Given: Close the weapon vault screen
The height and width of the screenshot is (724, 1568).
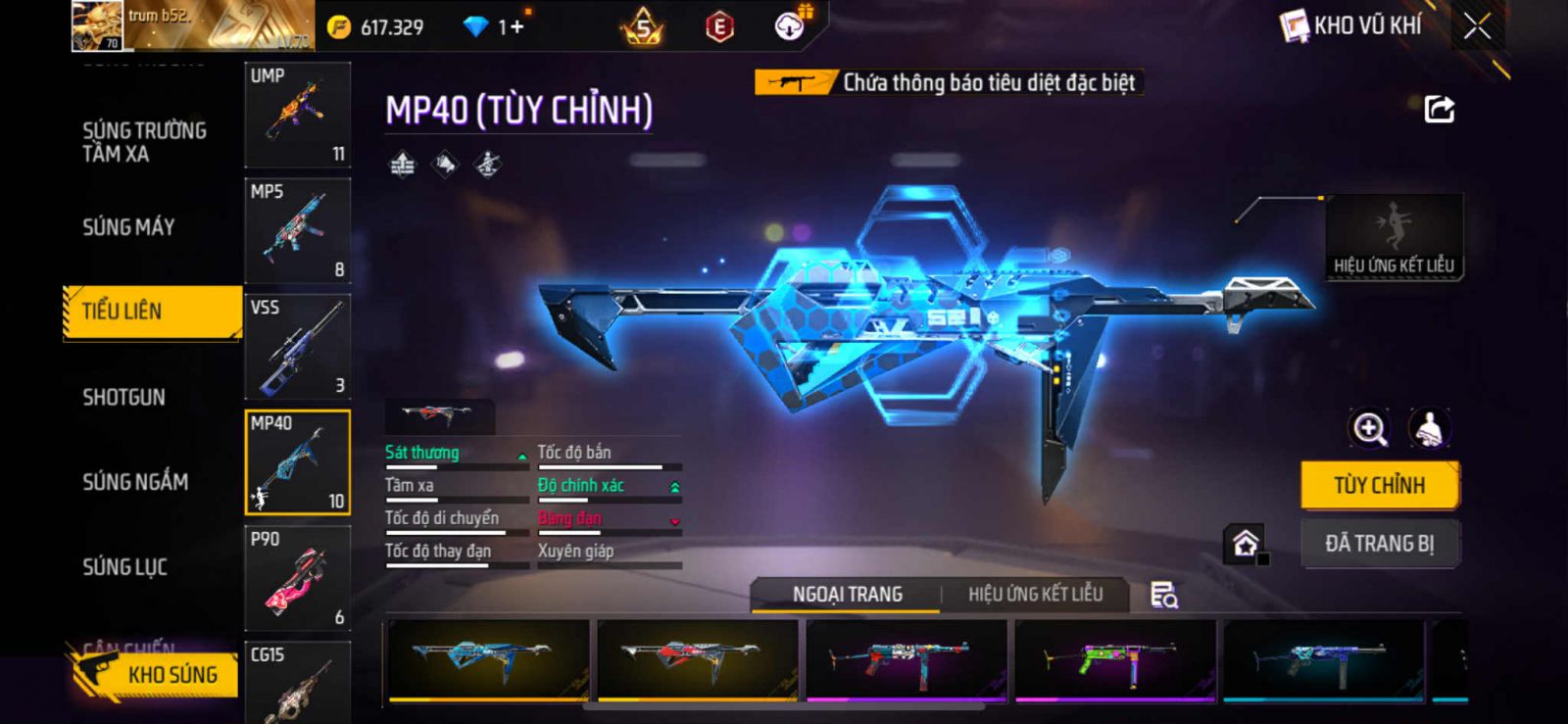Looking at the screenshot, I should (1477, 26).
